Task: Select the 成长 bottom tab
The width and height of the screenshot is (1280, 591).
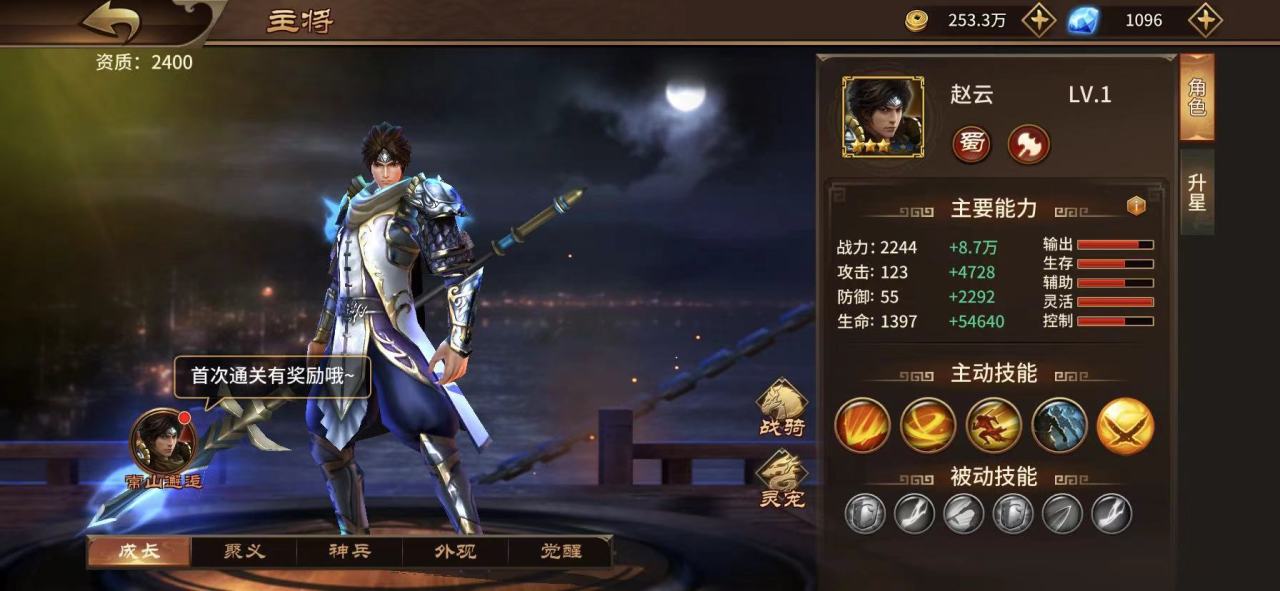Action: [x=138, y=551]
